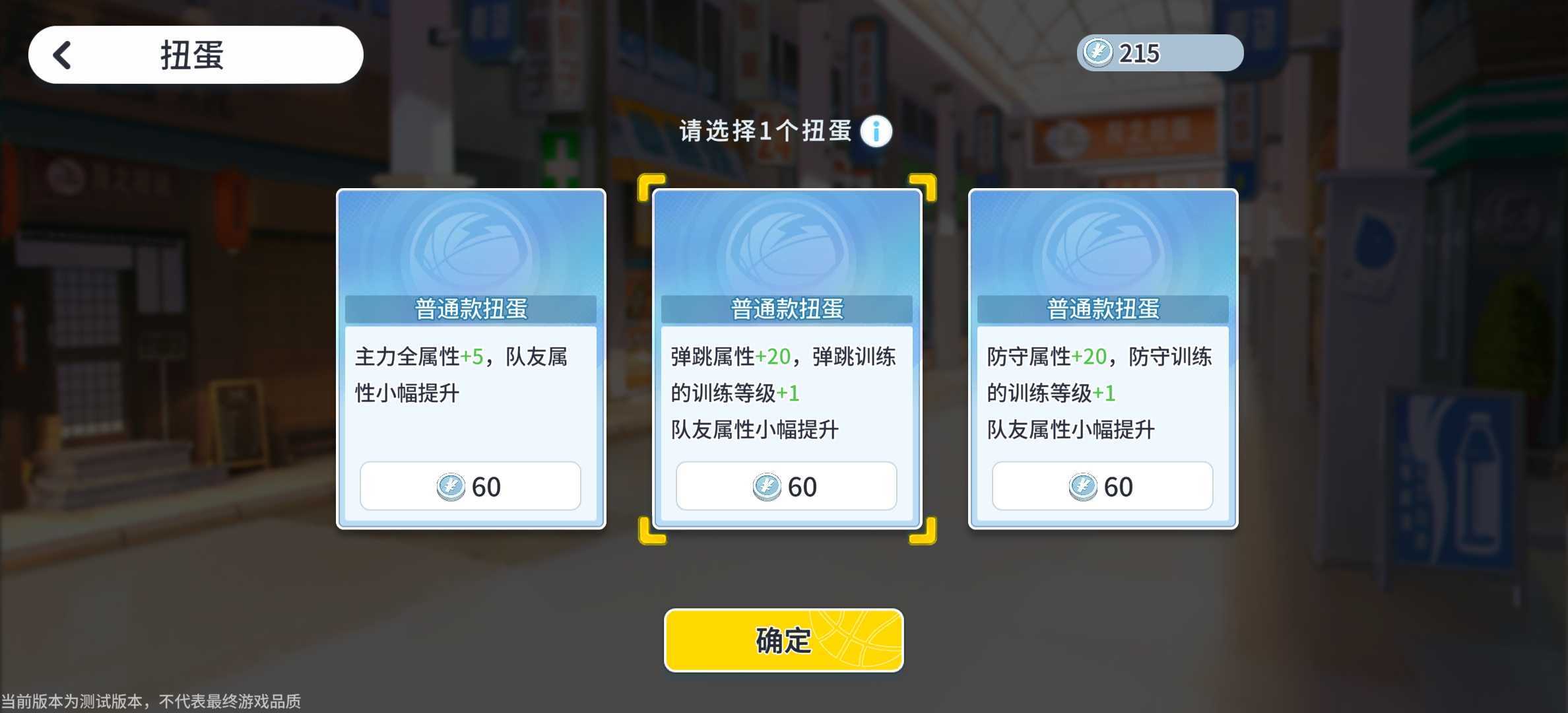Click the coin icon in the 215 currency display

click(1096, 52)
